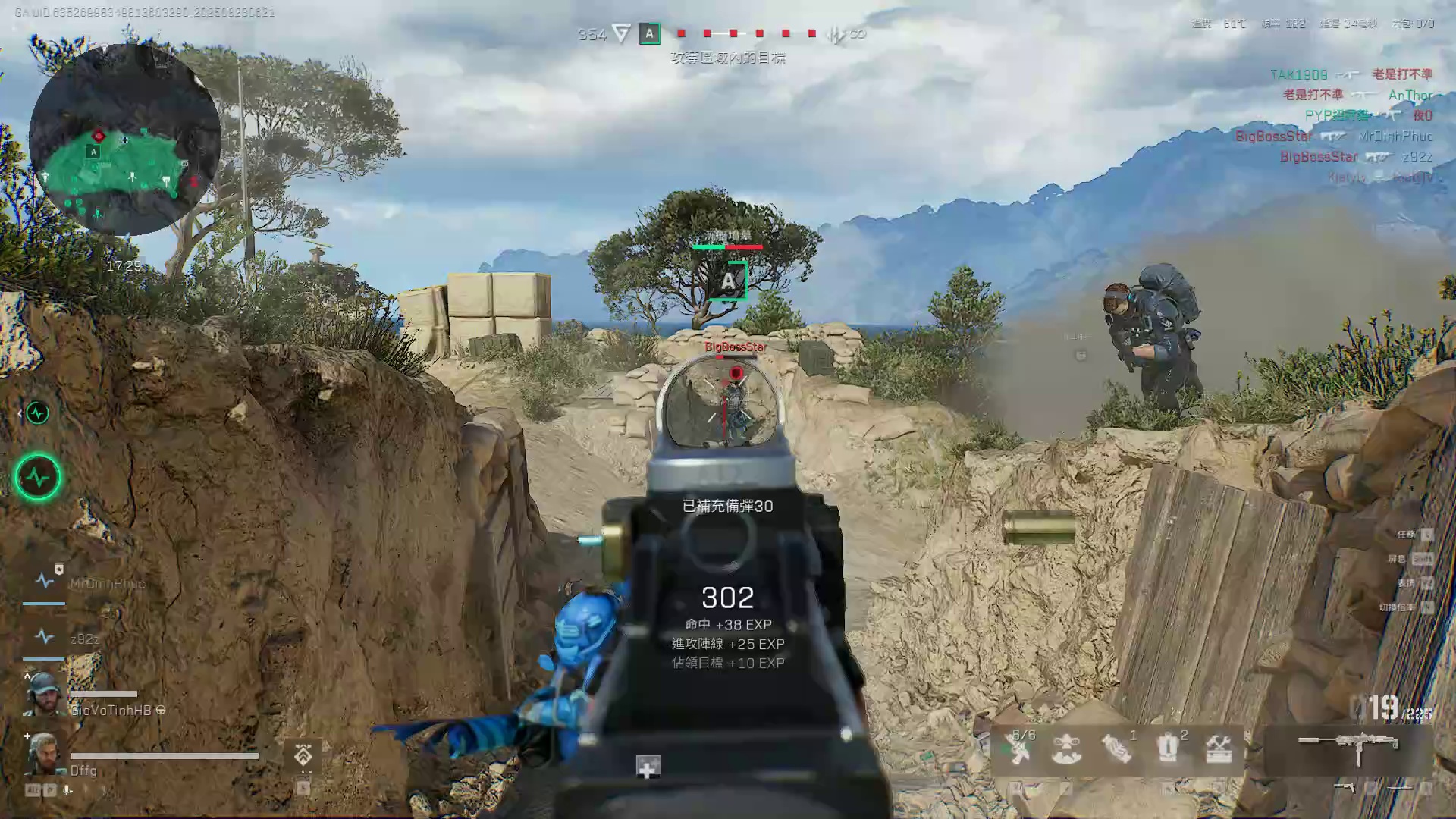Open the circular minimap
Image resolution: width=1456 pixels, height=819 pixels.
tap(125, 140)
